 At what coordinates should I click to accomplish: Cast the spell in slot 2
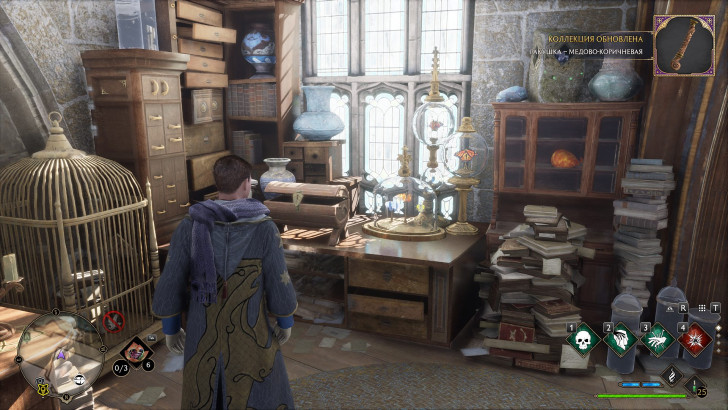click(x=620, y=339)
